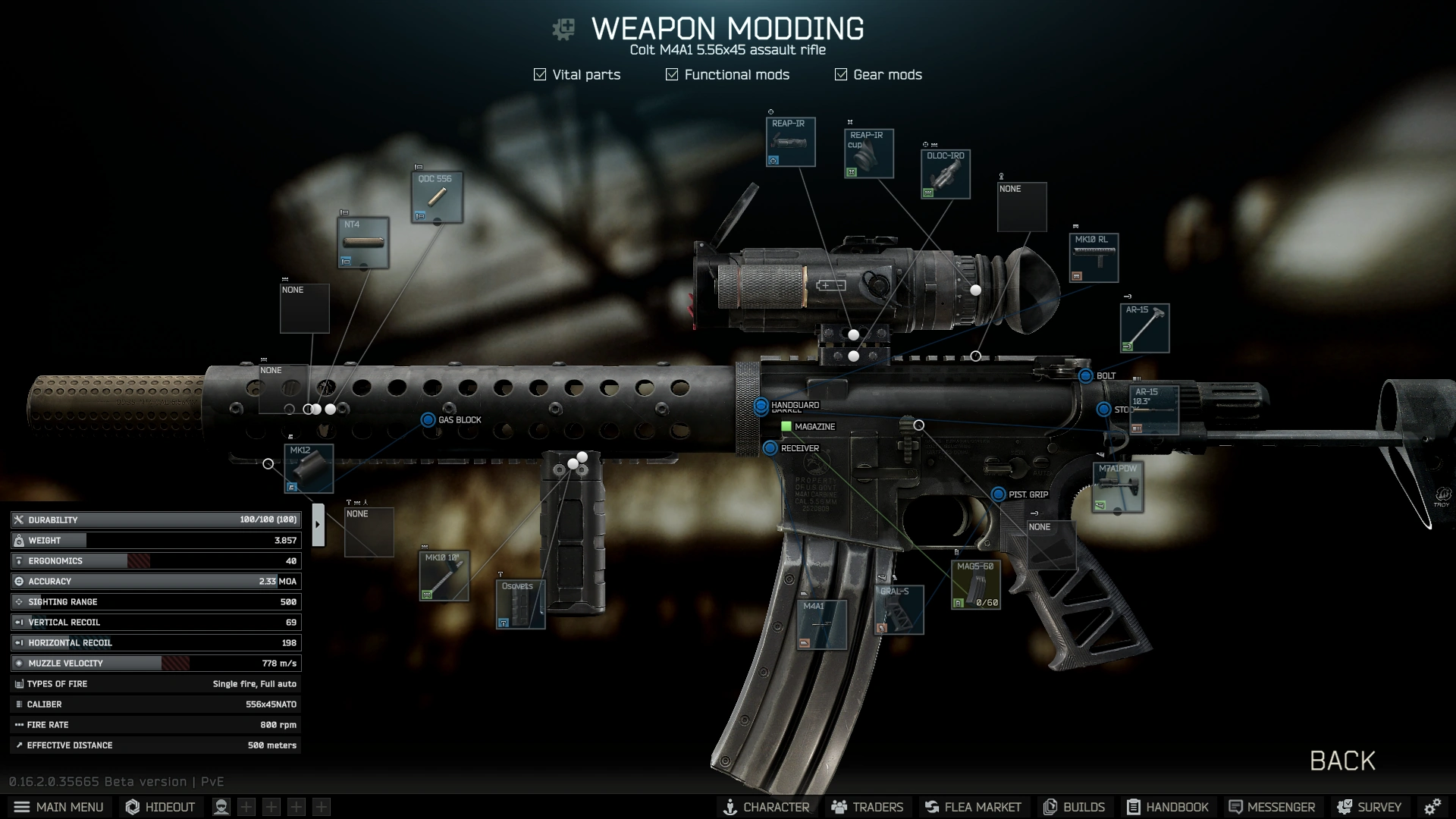This screenshot has height=819, width=1456.
Task: Collapse the weapon stats panel arrow
Action: pyautogui.click(x=318, y=524)
